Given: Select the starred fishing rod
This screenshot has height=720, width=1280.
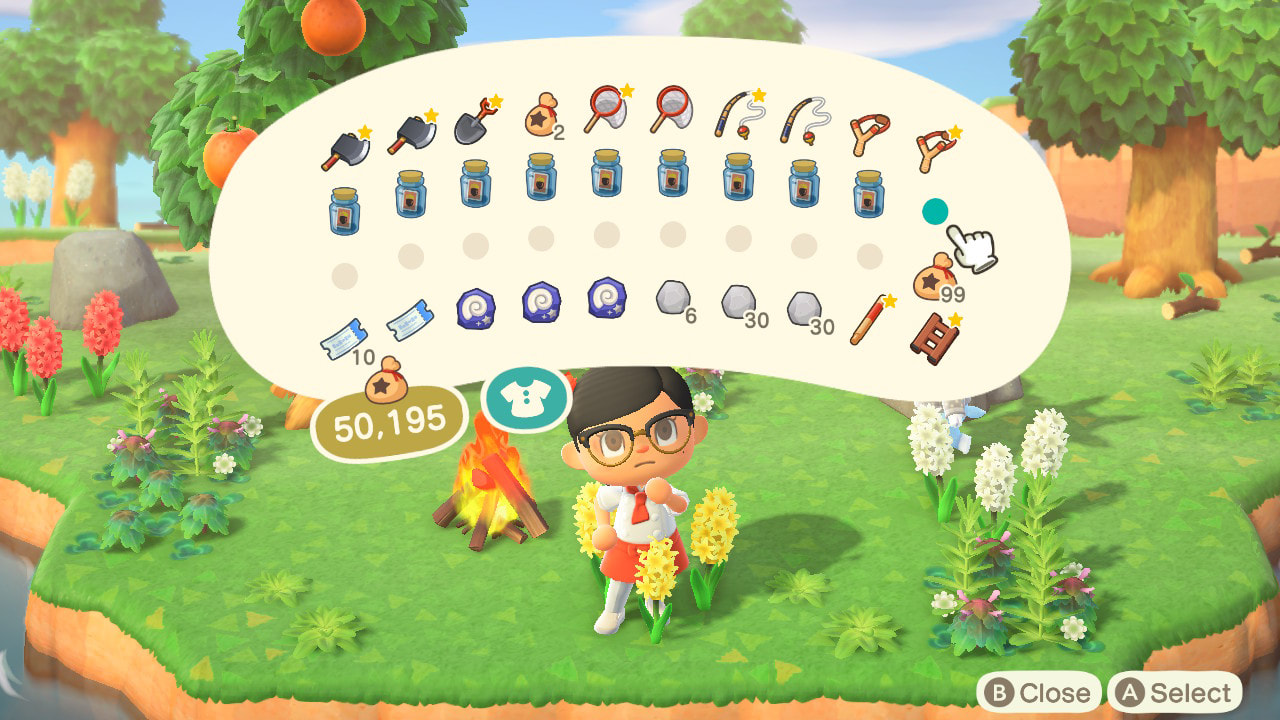Looking at the screenshot, I should click(737, 113).
